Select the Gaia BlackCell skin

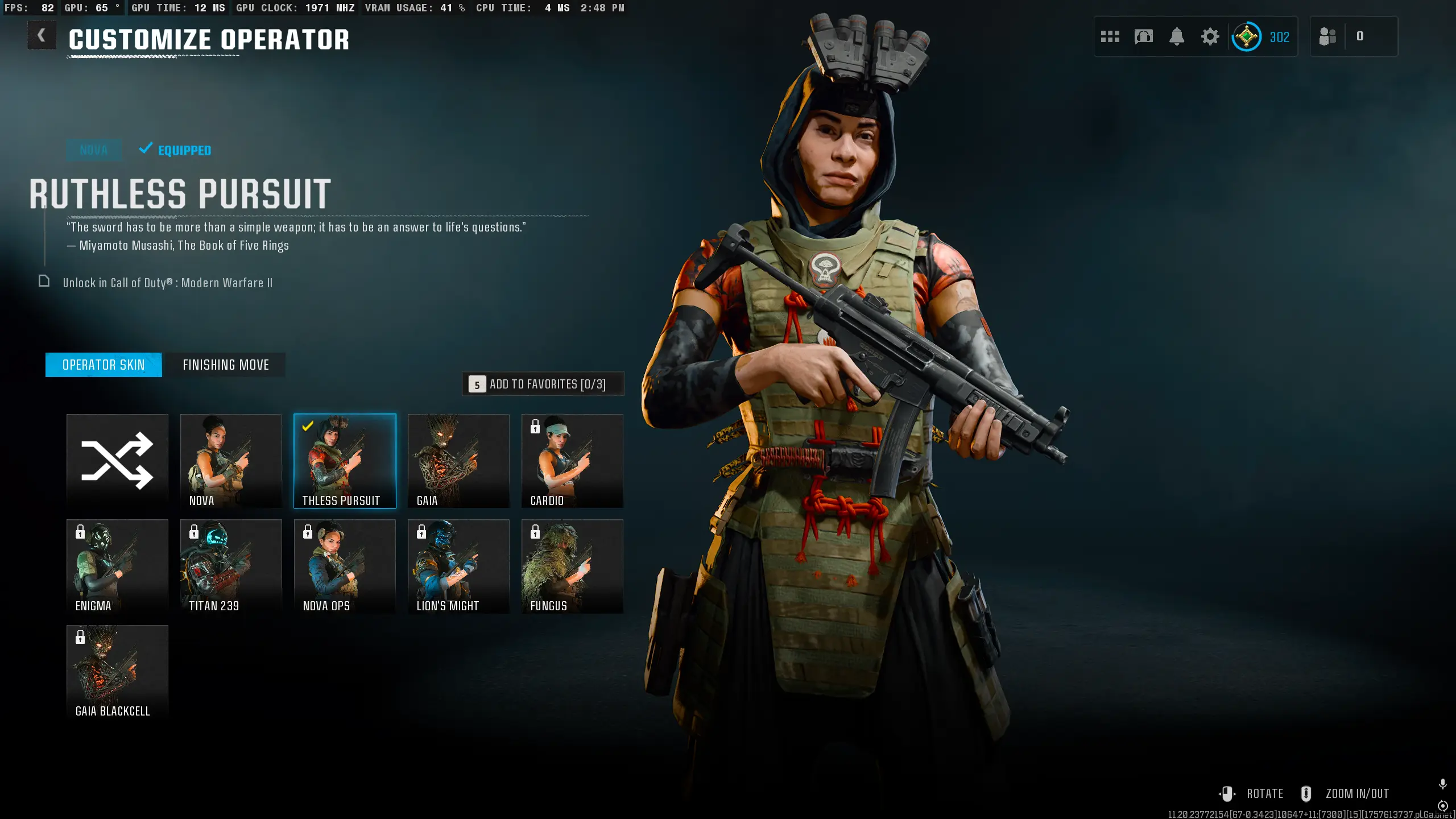[x=117, y=671]
